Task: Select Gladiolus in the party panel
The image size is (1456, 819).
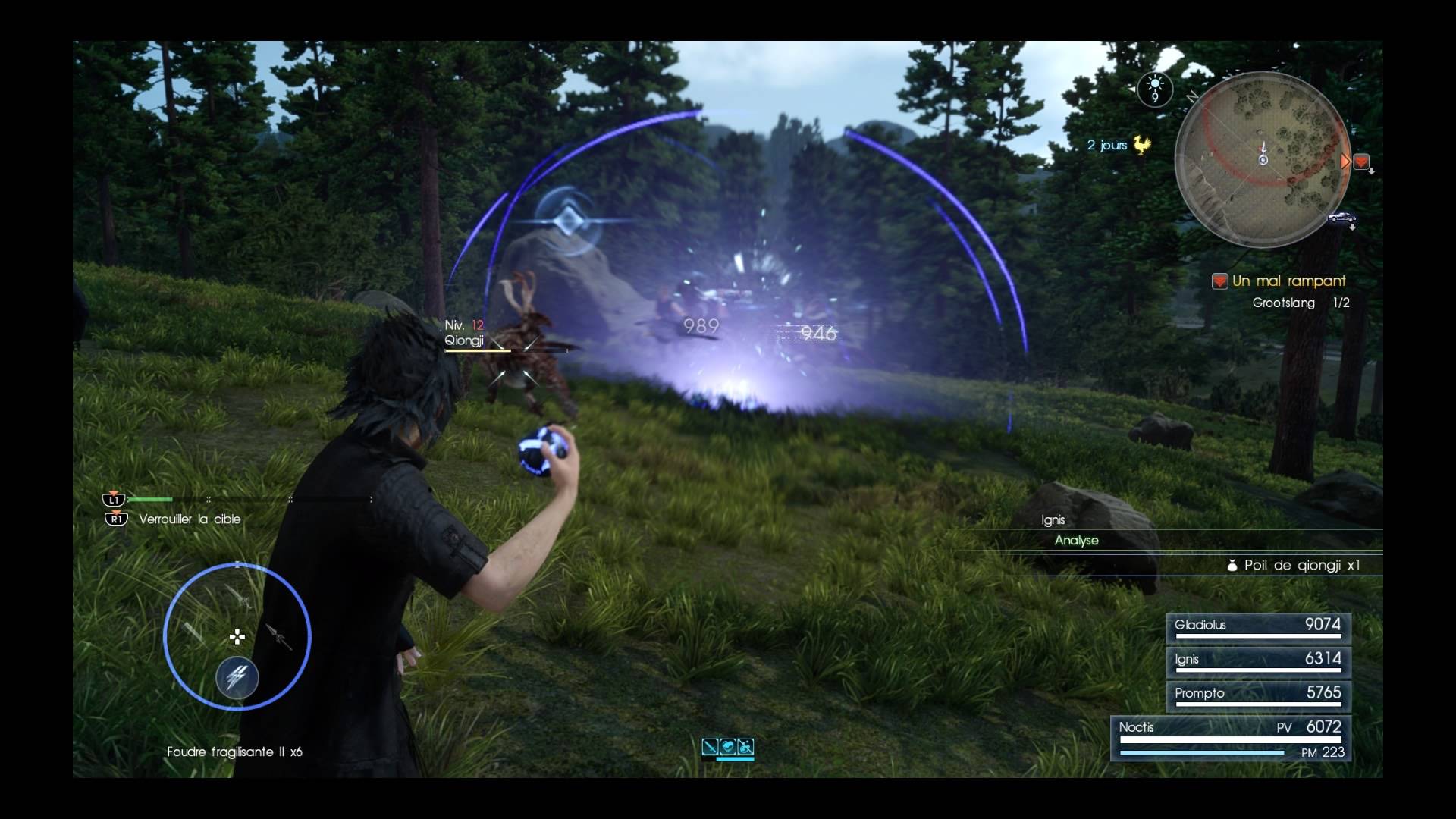Action: point(1258,626)
